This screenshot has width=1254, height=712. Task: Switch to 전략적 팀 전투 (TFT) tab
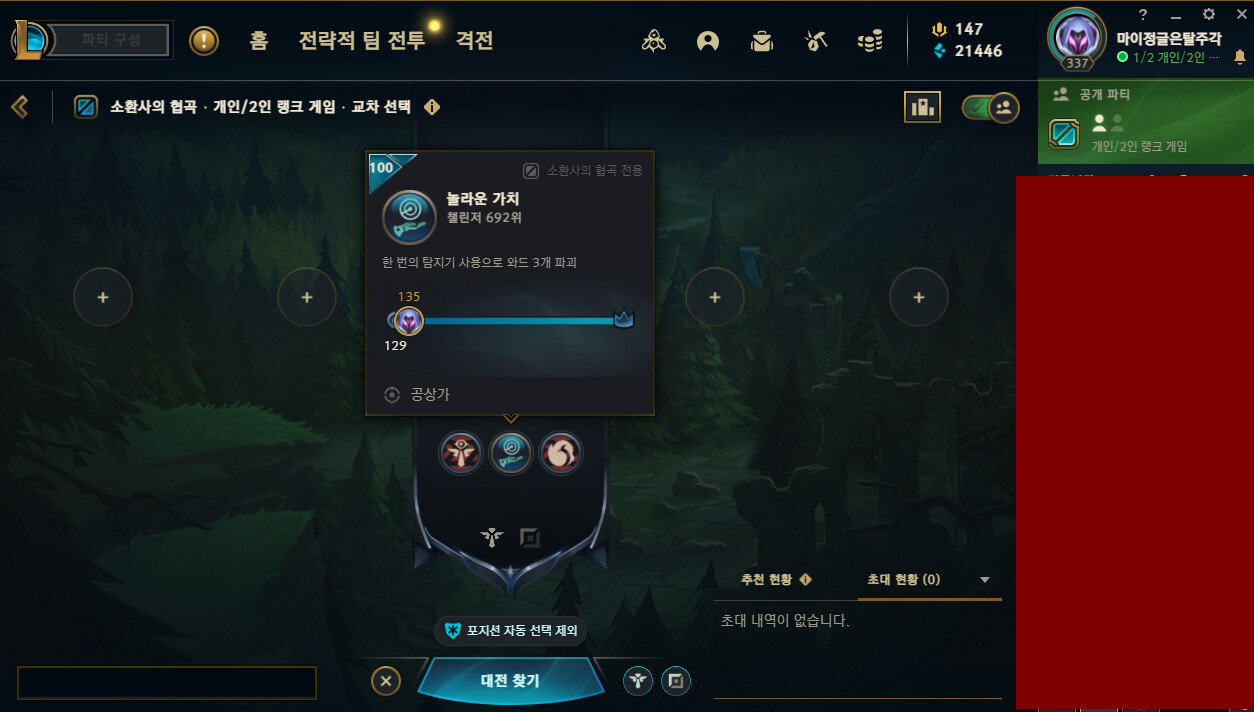(361, 41)
